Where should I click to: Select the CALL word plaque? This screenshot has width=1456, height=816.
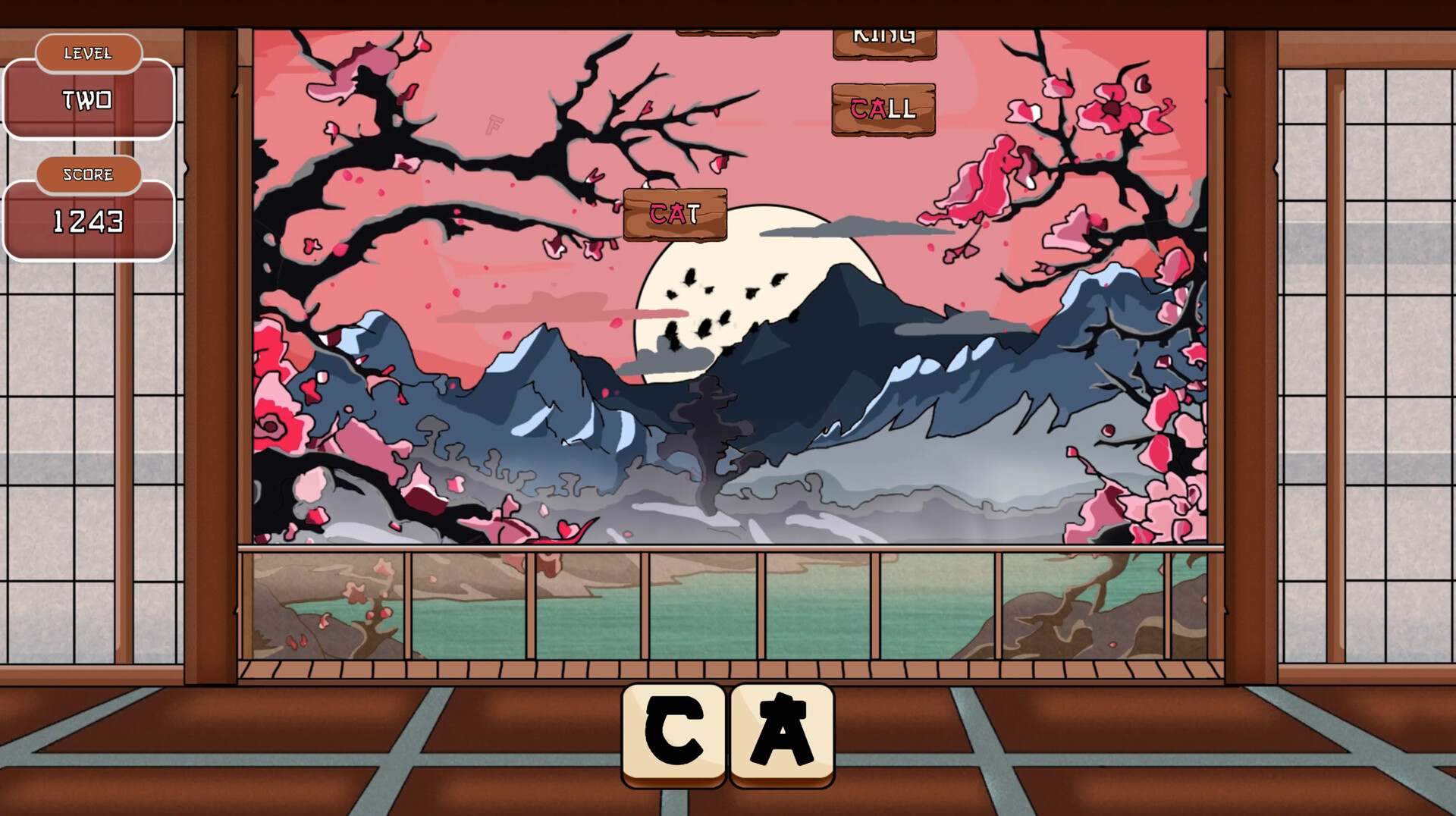882,110
